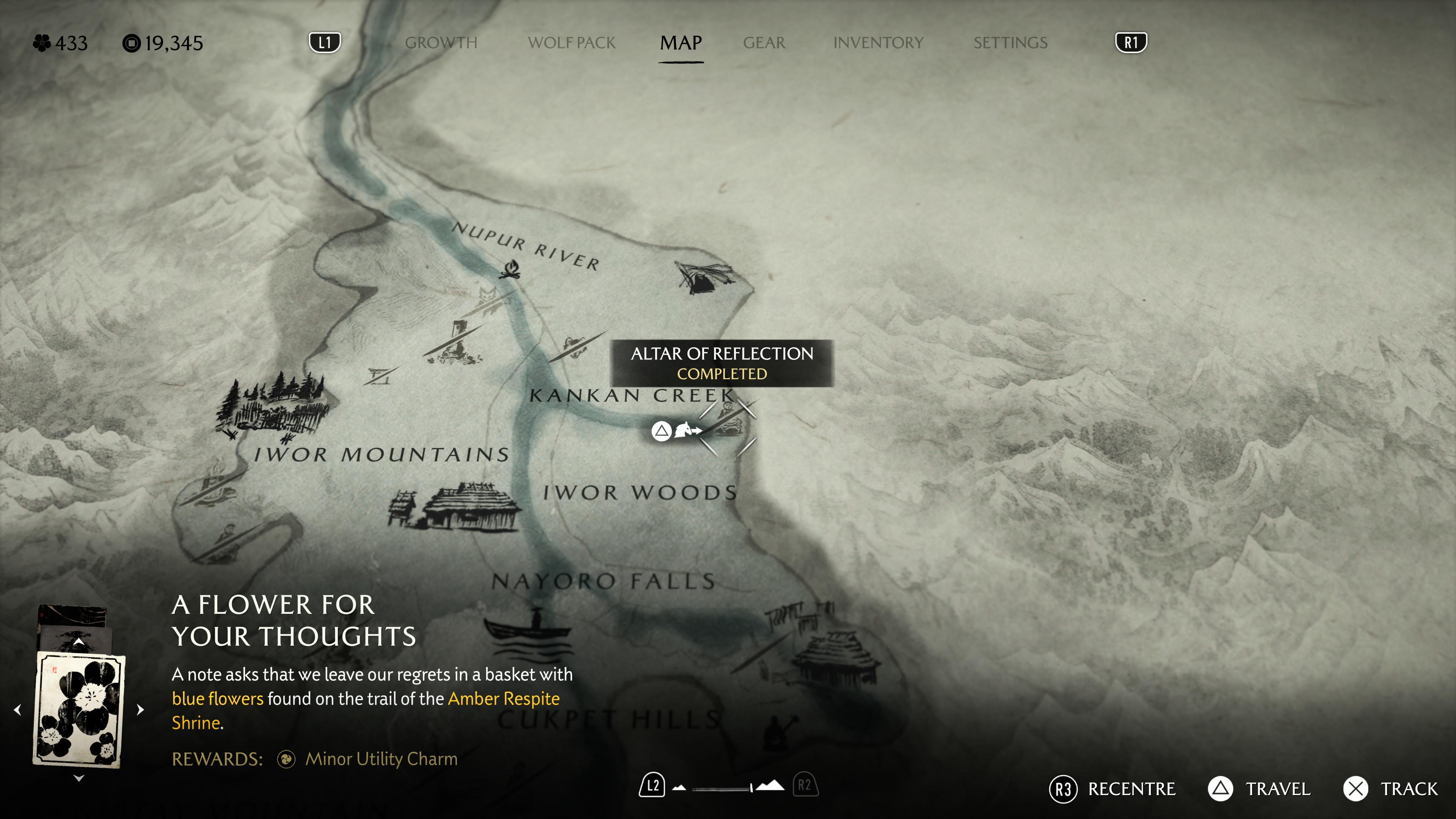Open the Inventory tab
Screen dimensions: 1456x819
click(878, 43)
